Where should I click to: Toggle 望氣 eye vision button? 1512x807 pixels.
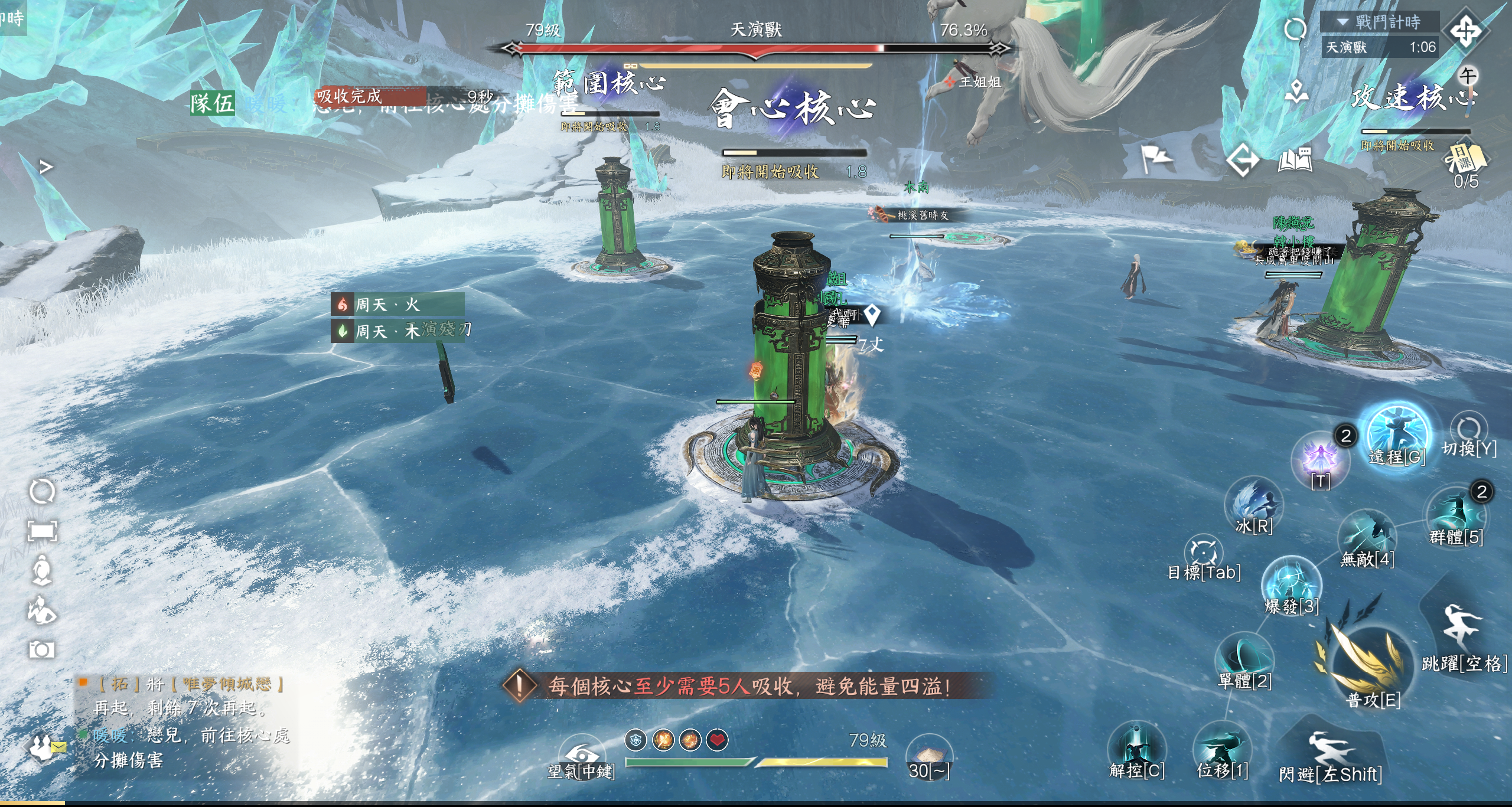(581, 756)
